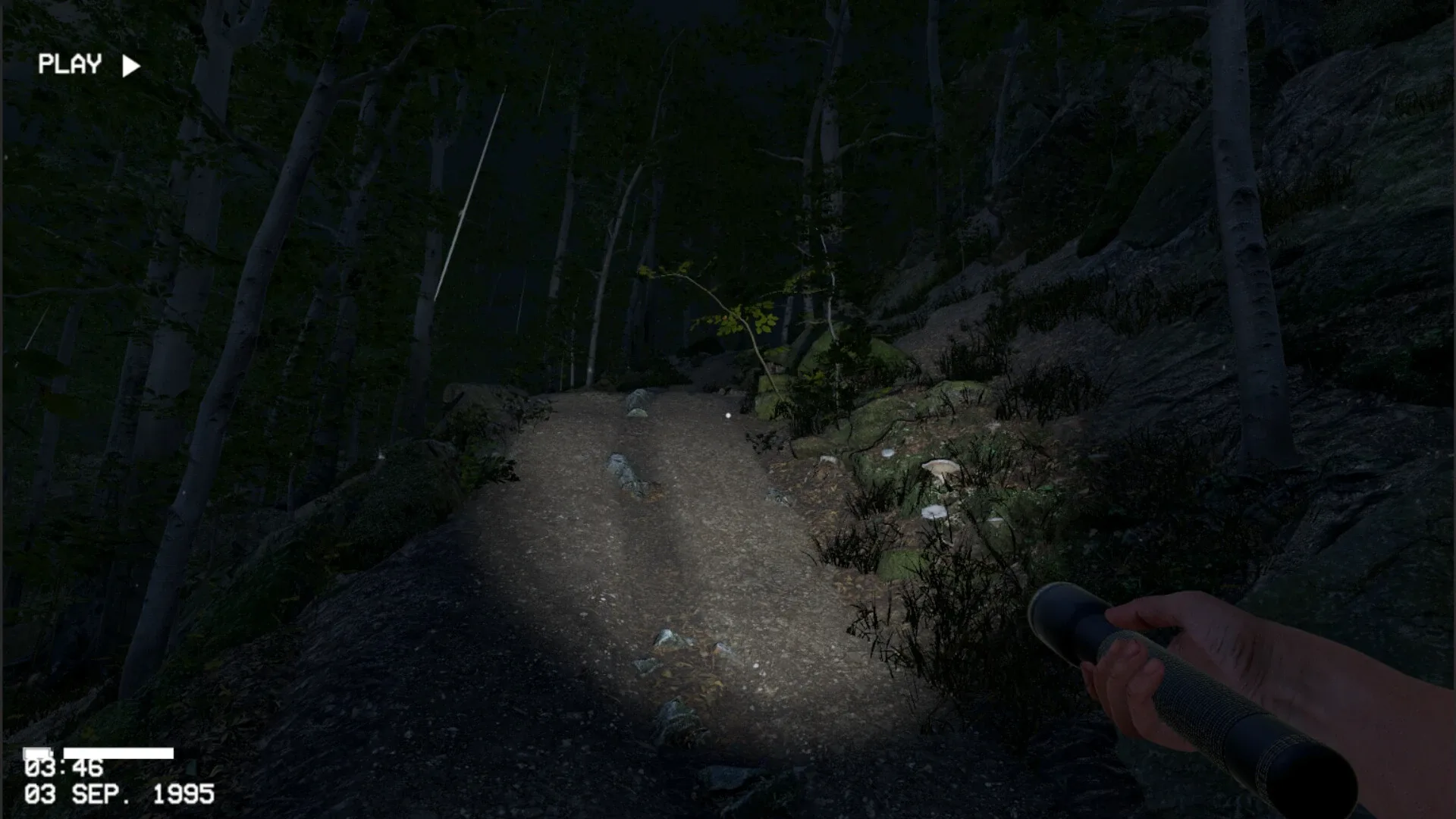The height and width of the screenshot is (819, 1456).
Task: Click the PLAY triangle playback icon
Action: [x=130, y=64]
